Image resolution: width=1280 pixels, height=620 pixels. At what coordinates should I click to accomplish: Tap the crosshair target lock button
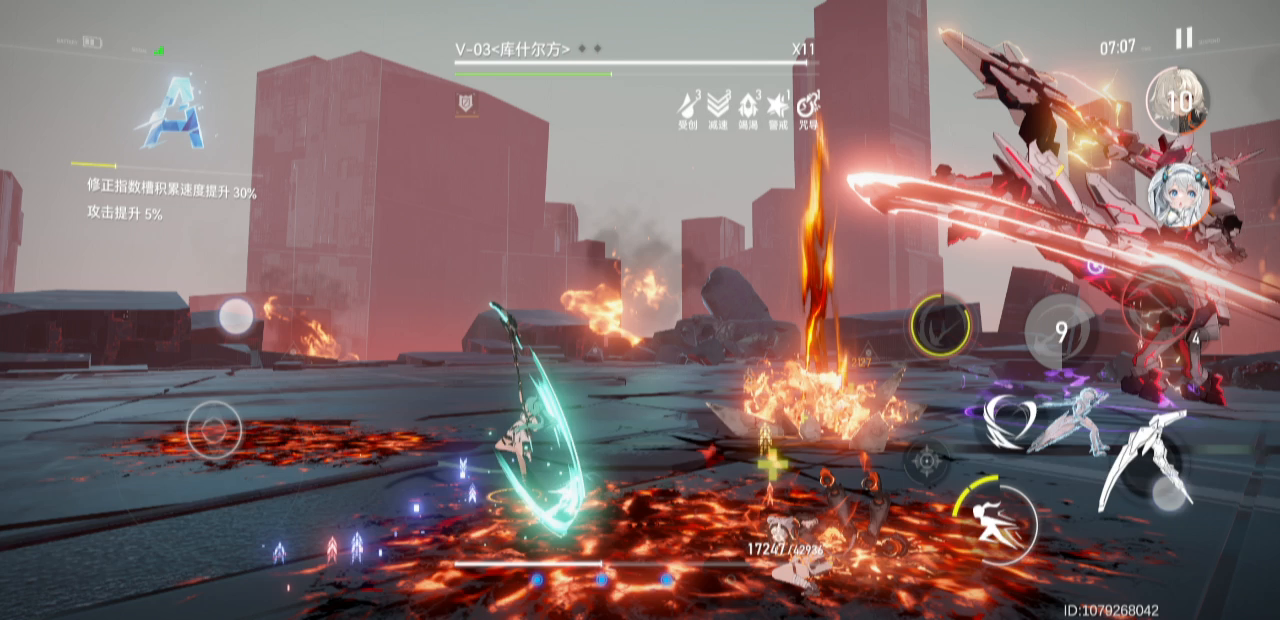[x=927, y=461]
